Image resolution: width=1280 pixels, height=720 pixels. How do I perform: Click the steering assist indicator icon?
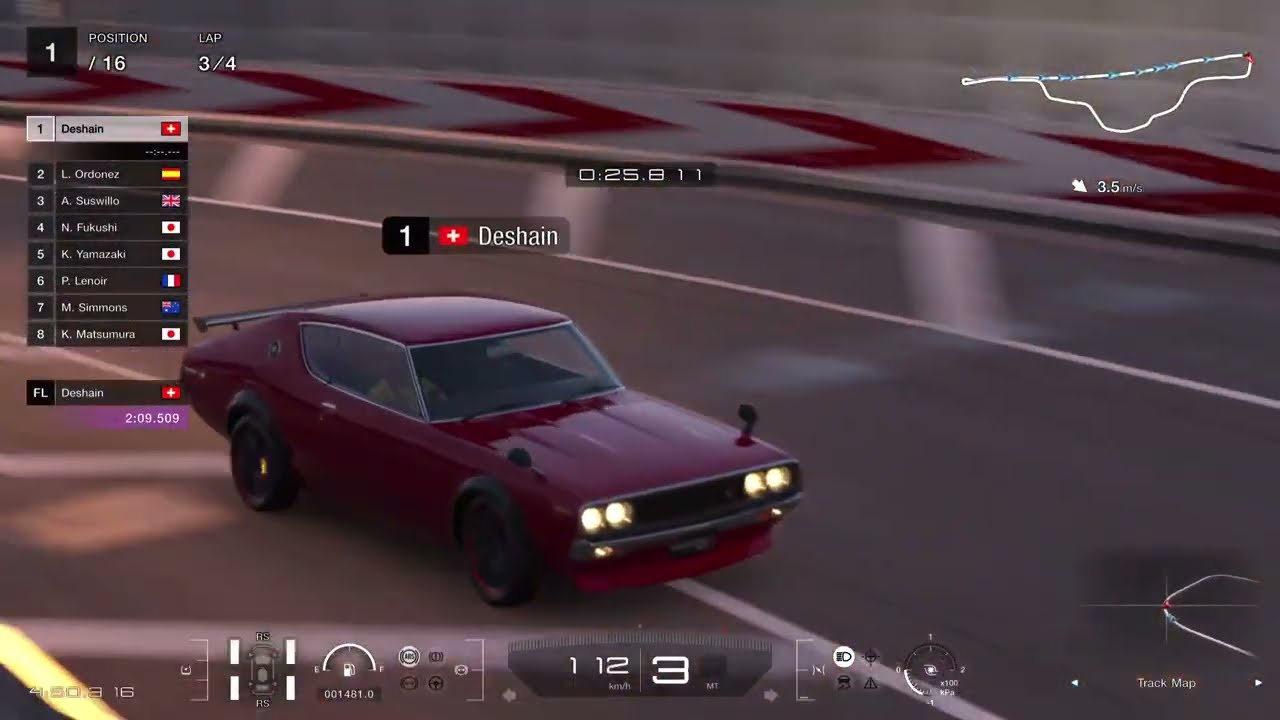tap(436, 684)
